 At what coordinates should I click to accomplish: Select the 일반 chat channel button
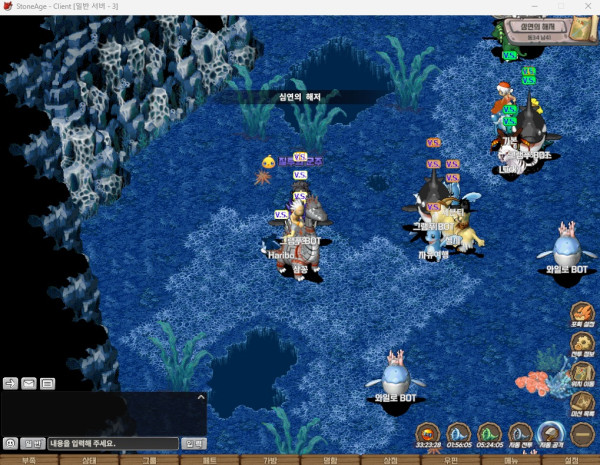pos(33,443)
